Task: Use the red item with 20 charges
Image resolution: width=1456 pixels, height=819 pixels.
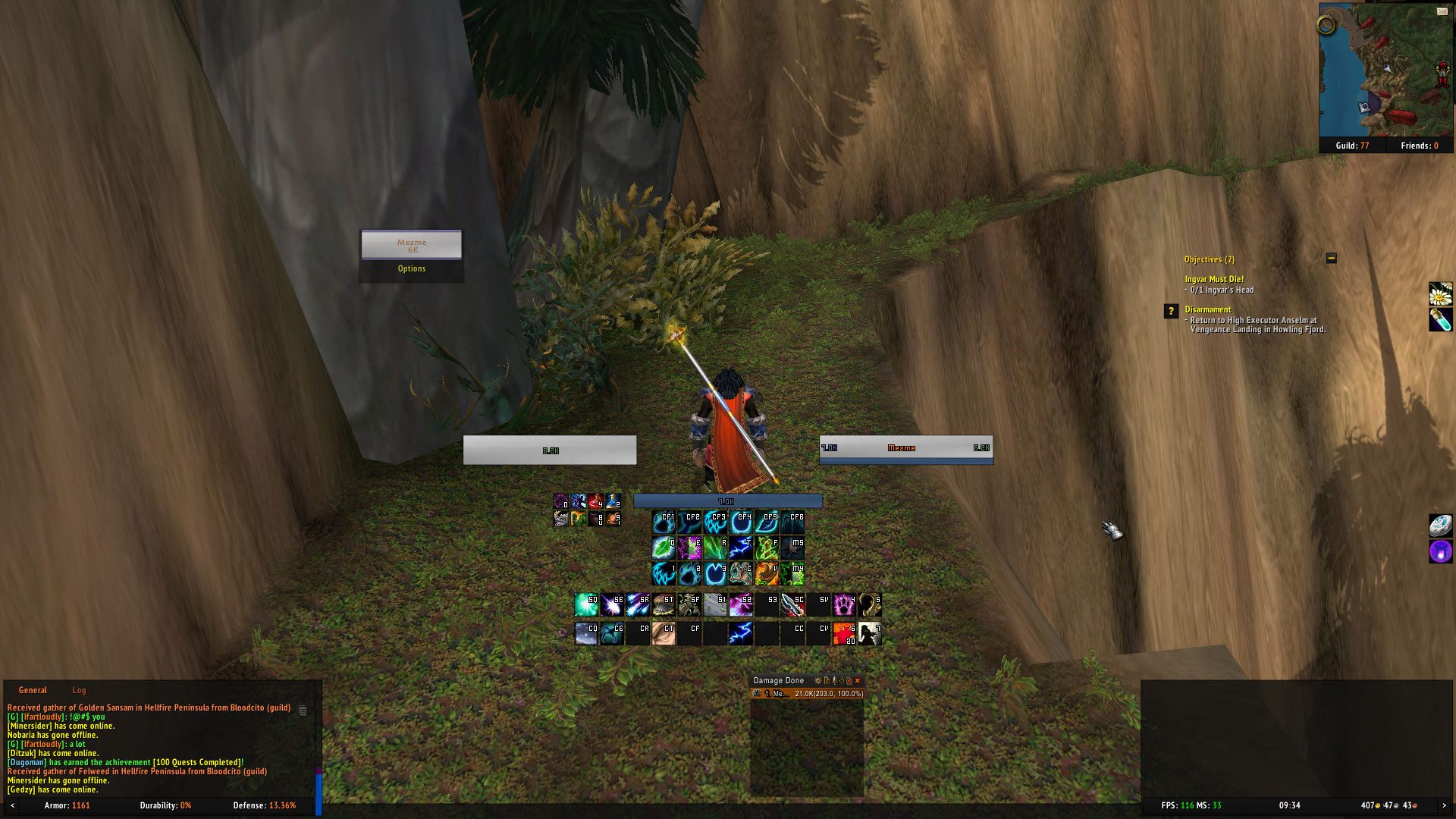Action: [844, 633]
